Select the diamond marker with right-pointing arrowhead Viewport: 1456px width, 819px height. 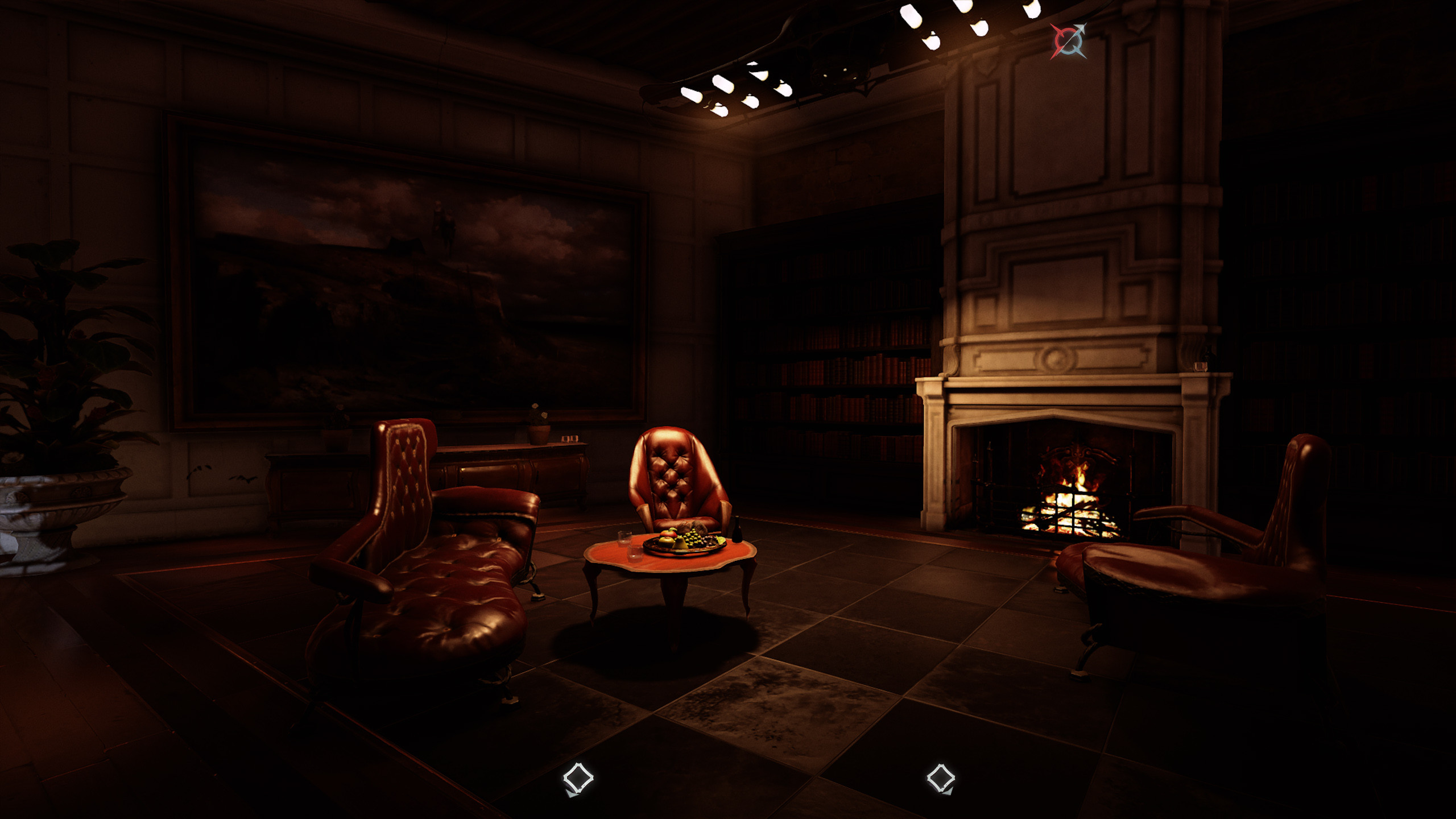coord(941,779)
